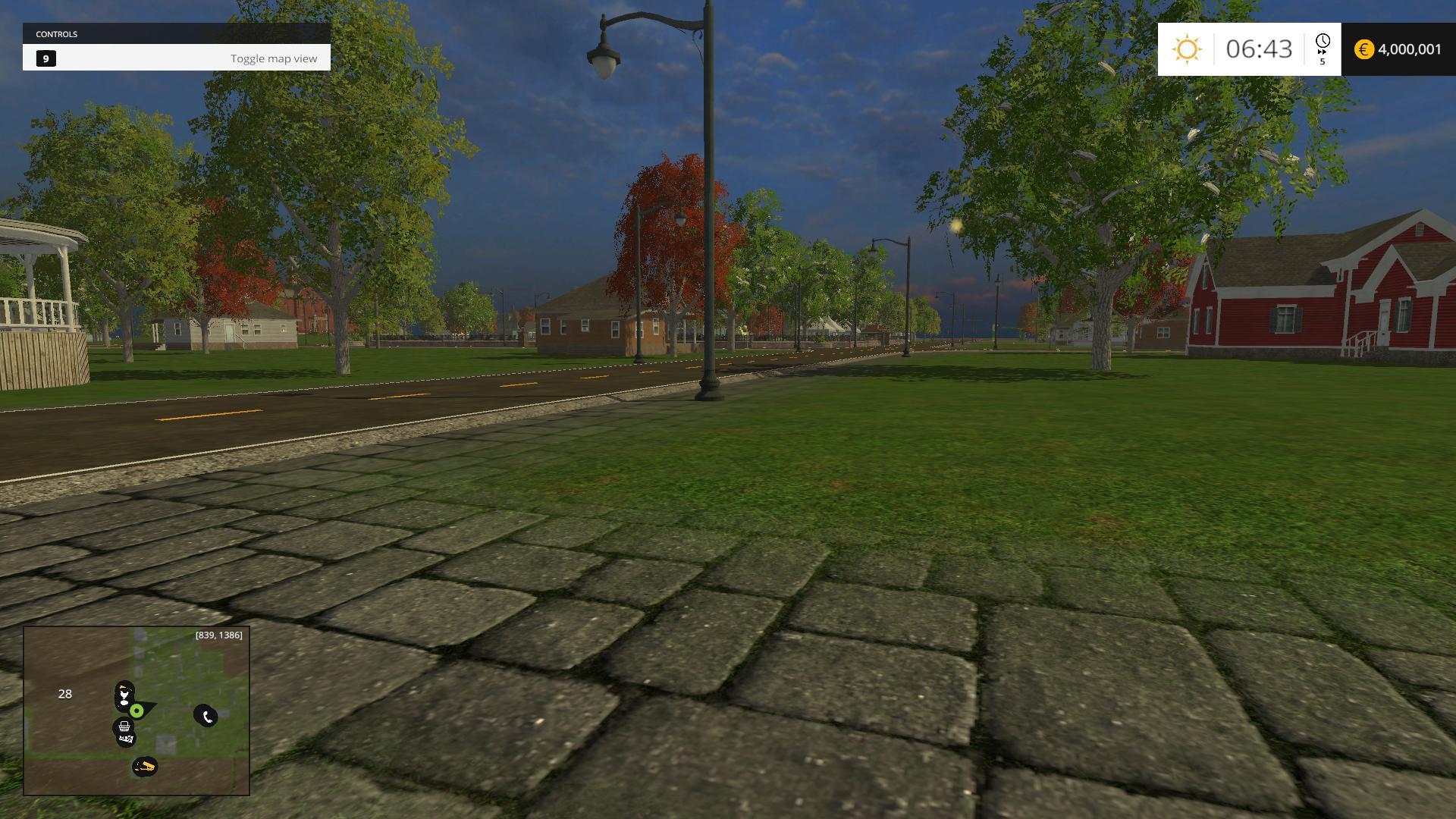This screenshot has width=1456, height=819.
Task: Select the green player arrow marker on the minimap
Action: pos(137,711)
